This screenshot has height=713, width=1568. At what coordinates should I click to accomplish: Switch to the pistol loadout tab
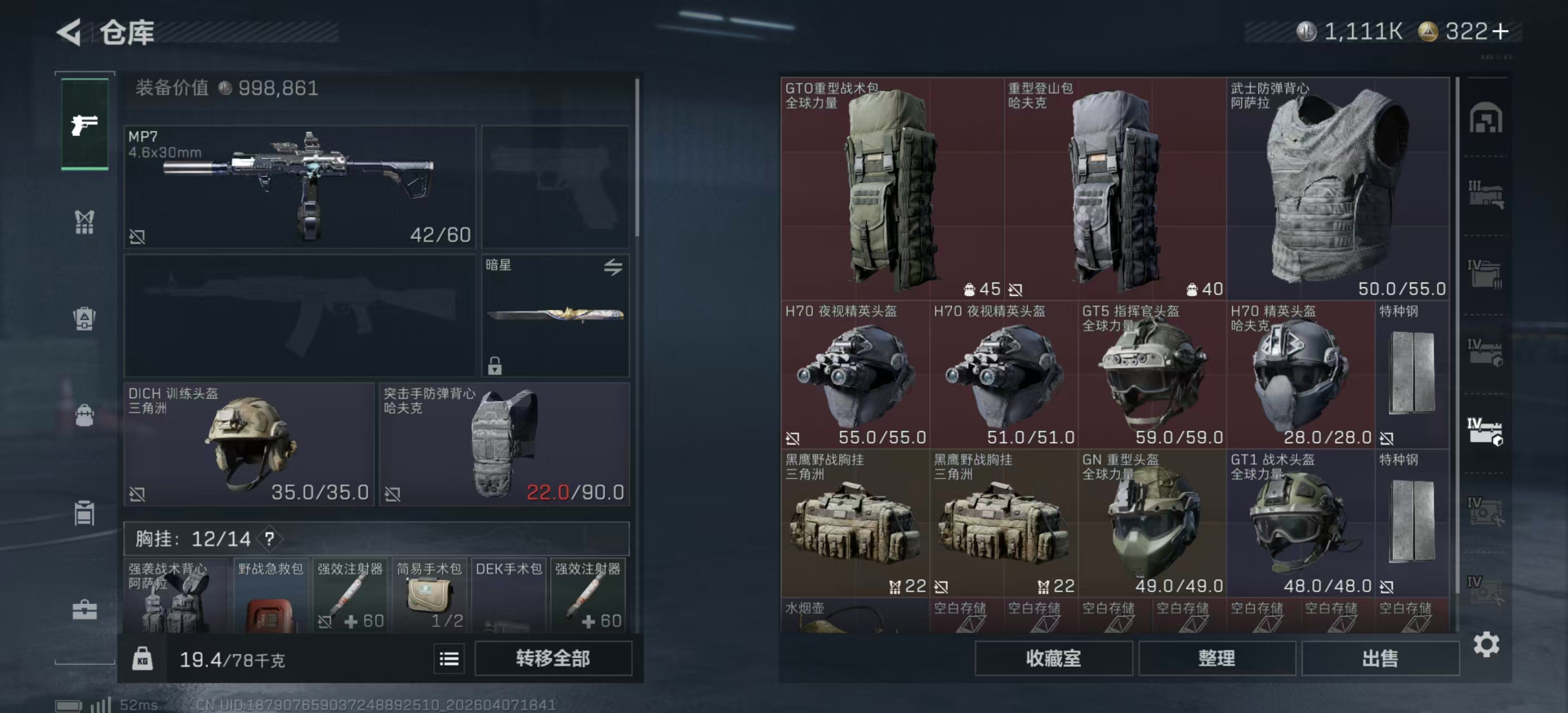(x=85, y=125)
